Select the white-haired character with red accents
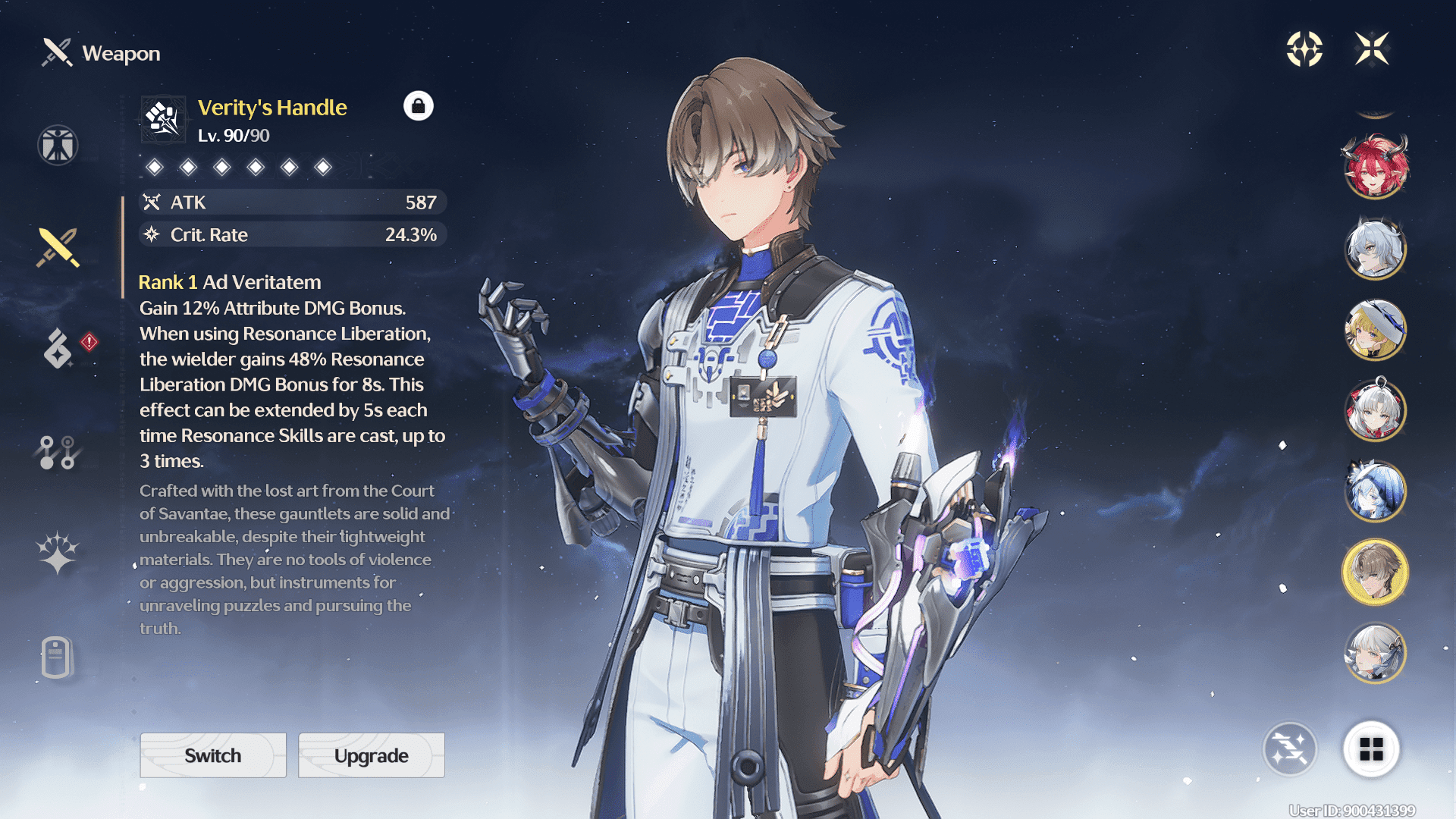Screen dimensions: 1456x819 pos(1375,410)
